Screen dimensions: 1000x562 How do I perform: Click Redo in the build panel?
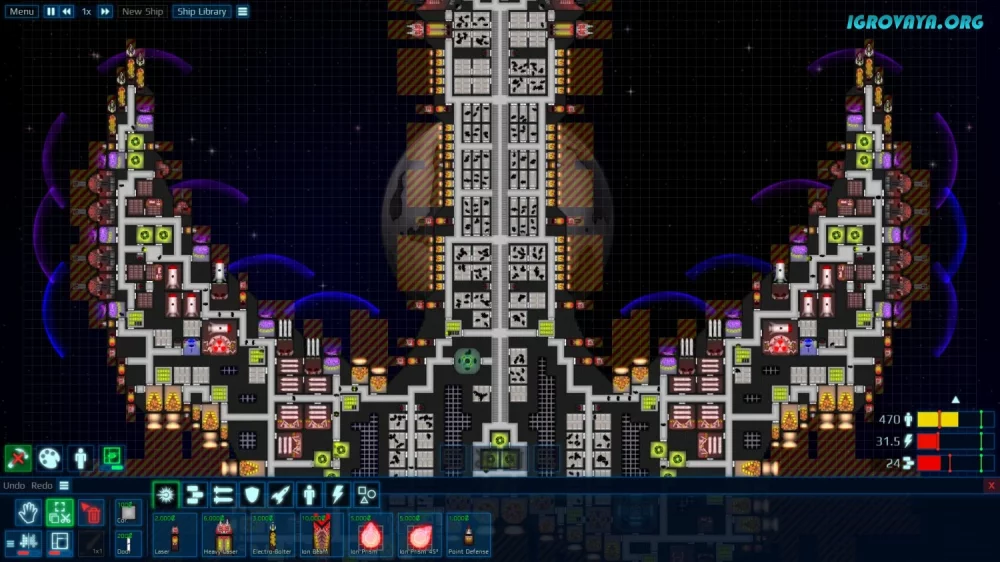[x=41, y=485]
